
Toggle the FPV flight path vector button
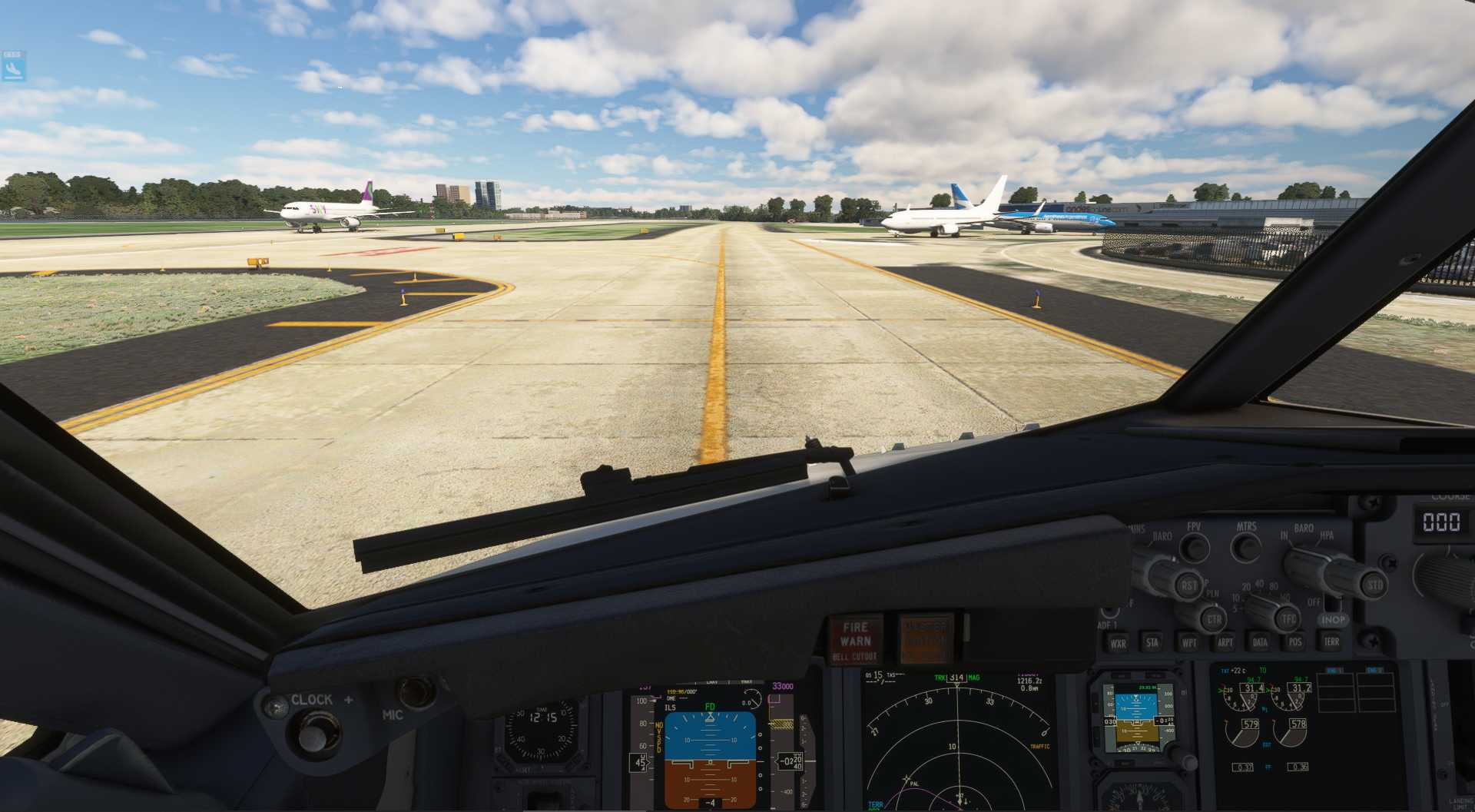[x=1193, y=547]
